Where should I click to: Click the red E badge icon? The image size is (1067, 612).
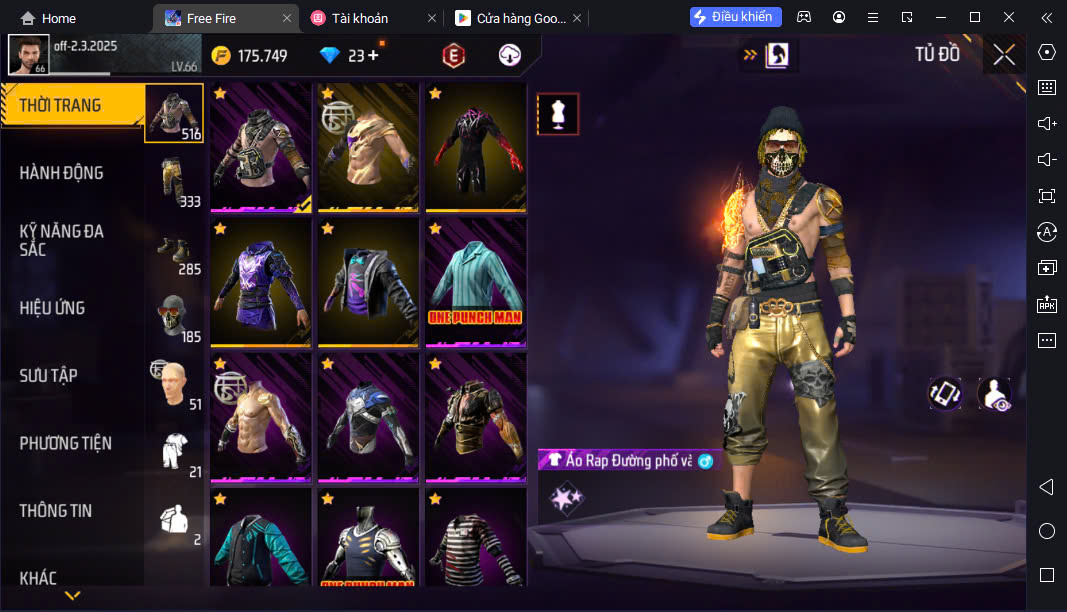454,56
